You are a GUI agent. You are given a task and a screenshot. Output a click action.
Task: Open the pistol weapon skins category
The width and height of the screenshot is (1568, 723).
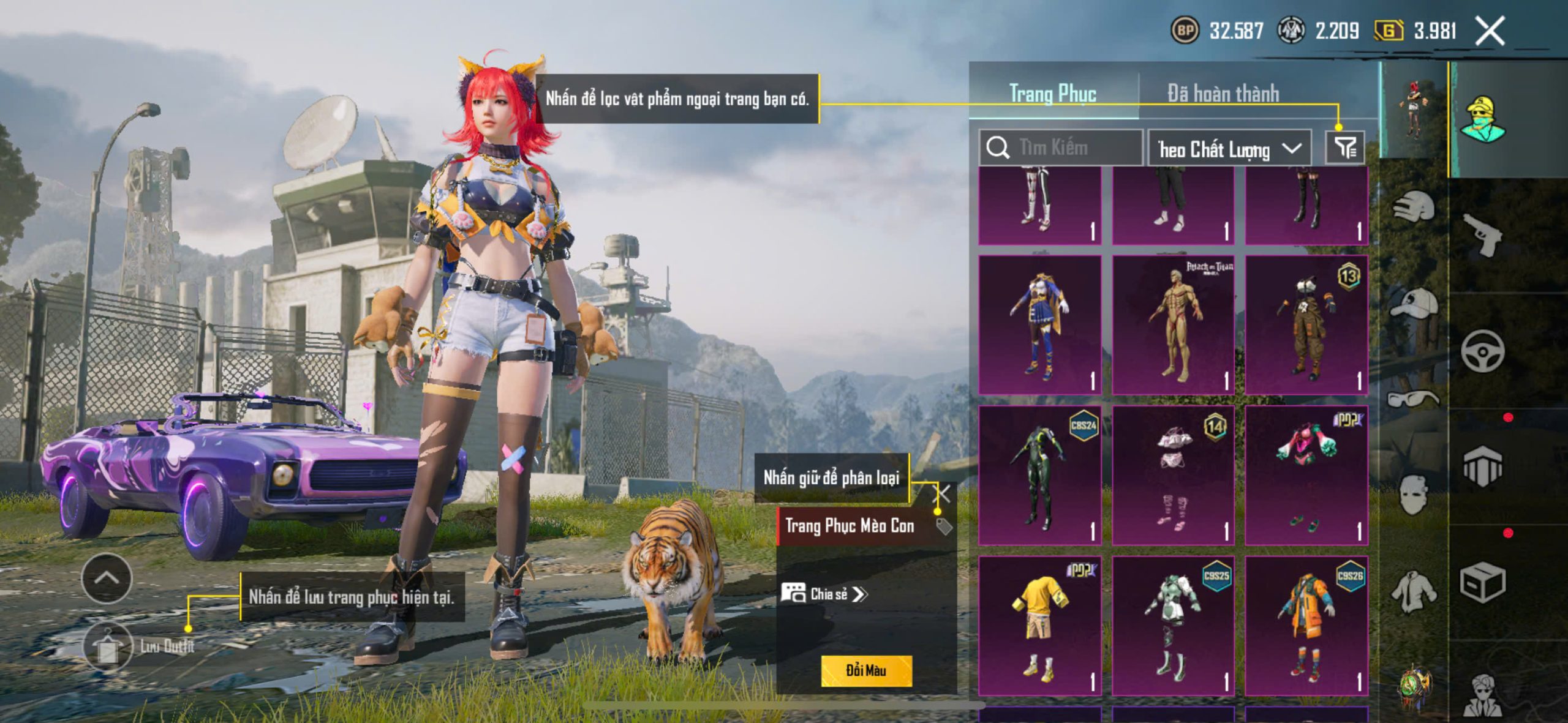click(x=1482, y=234)
